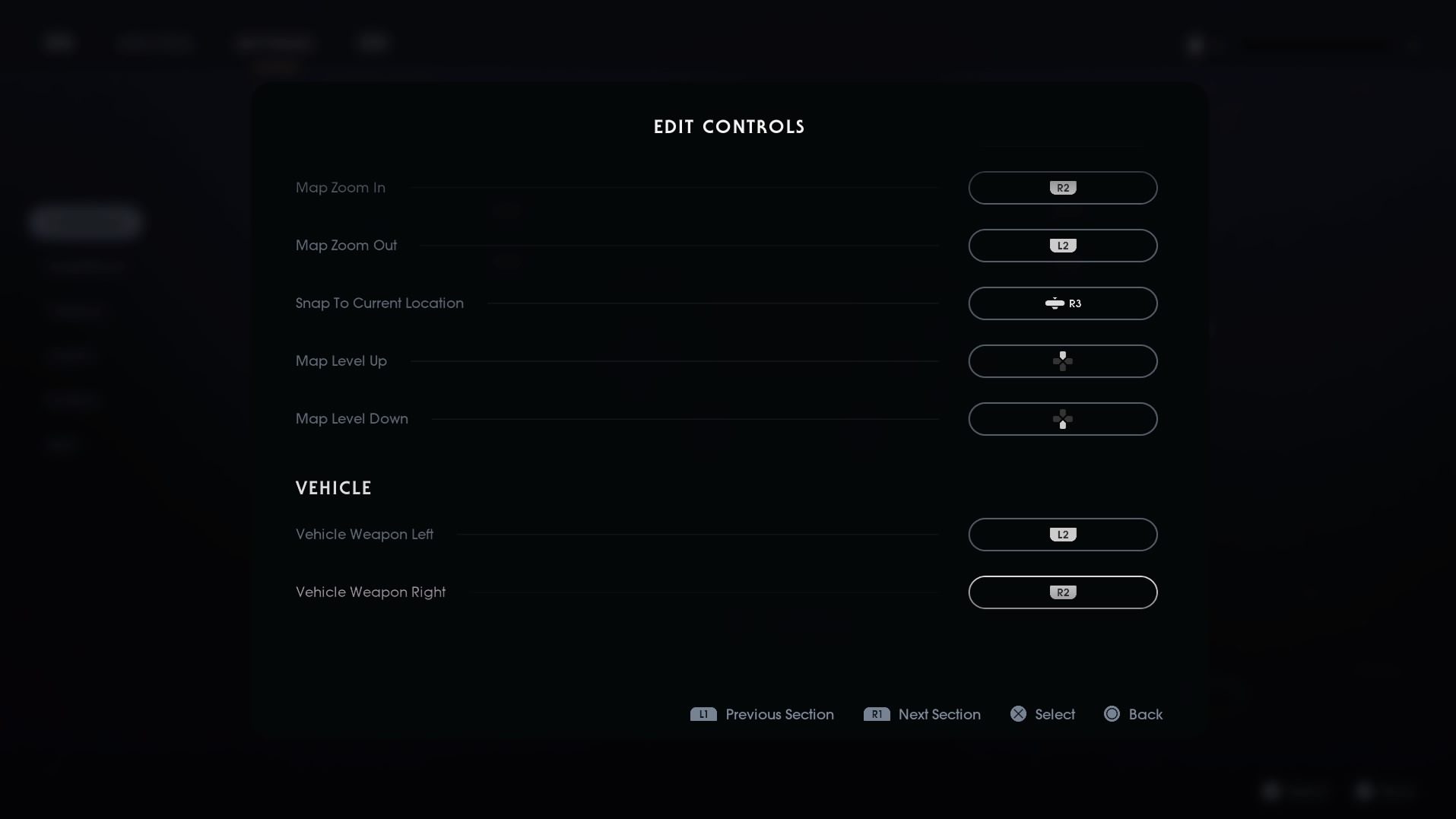
Task: Click the L1 badge next to Previous Section
Action: (x=703, y=714)
